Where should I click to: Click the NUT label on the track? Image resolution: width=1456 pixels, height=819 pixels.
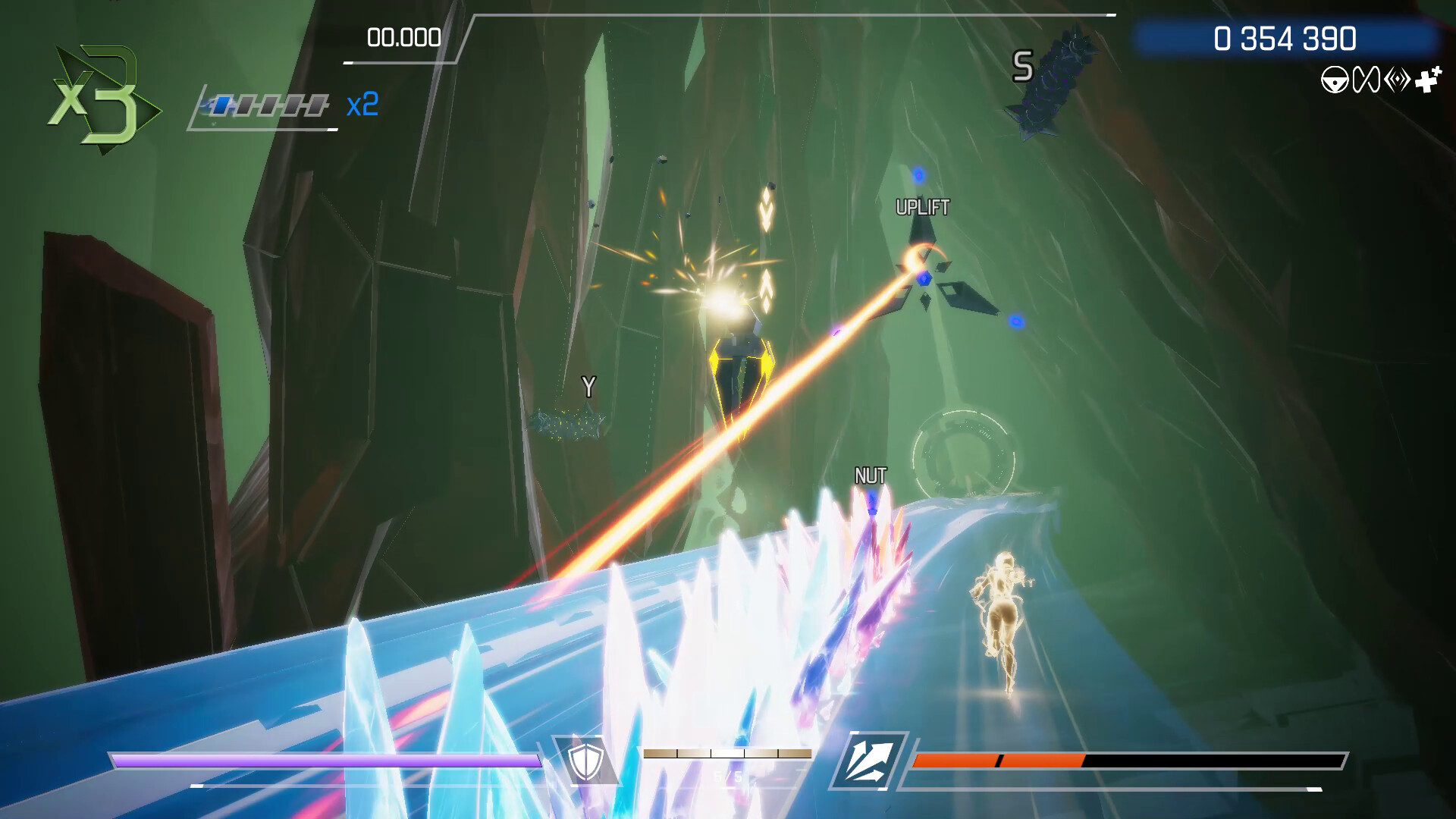point(871,477)
